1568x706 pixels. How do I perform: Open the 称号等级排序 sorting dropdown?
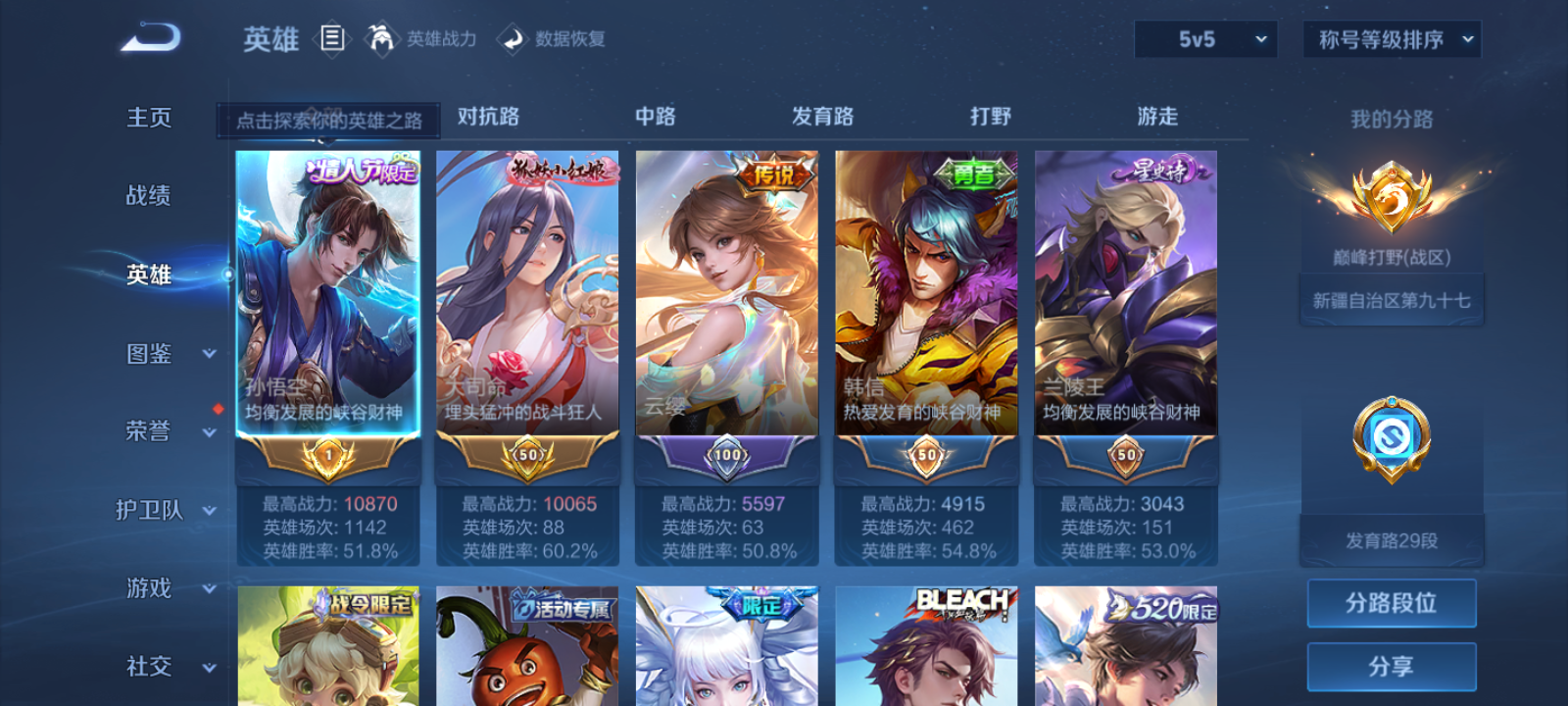[1390, 39]
